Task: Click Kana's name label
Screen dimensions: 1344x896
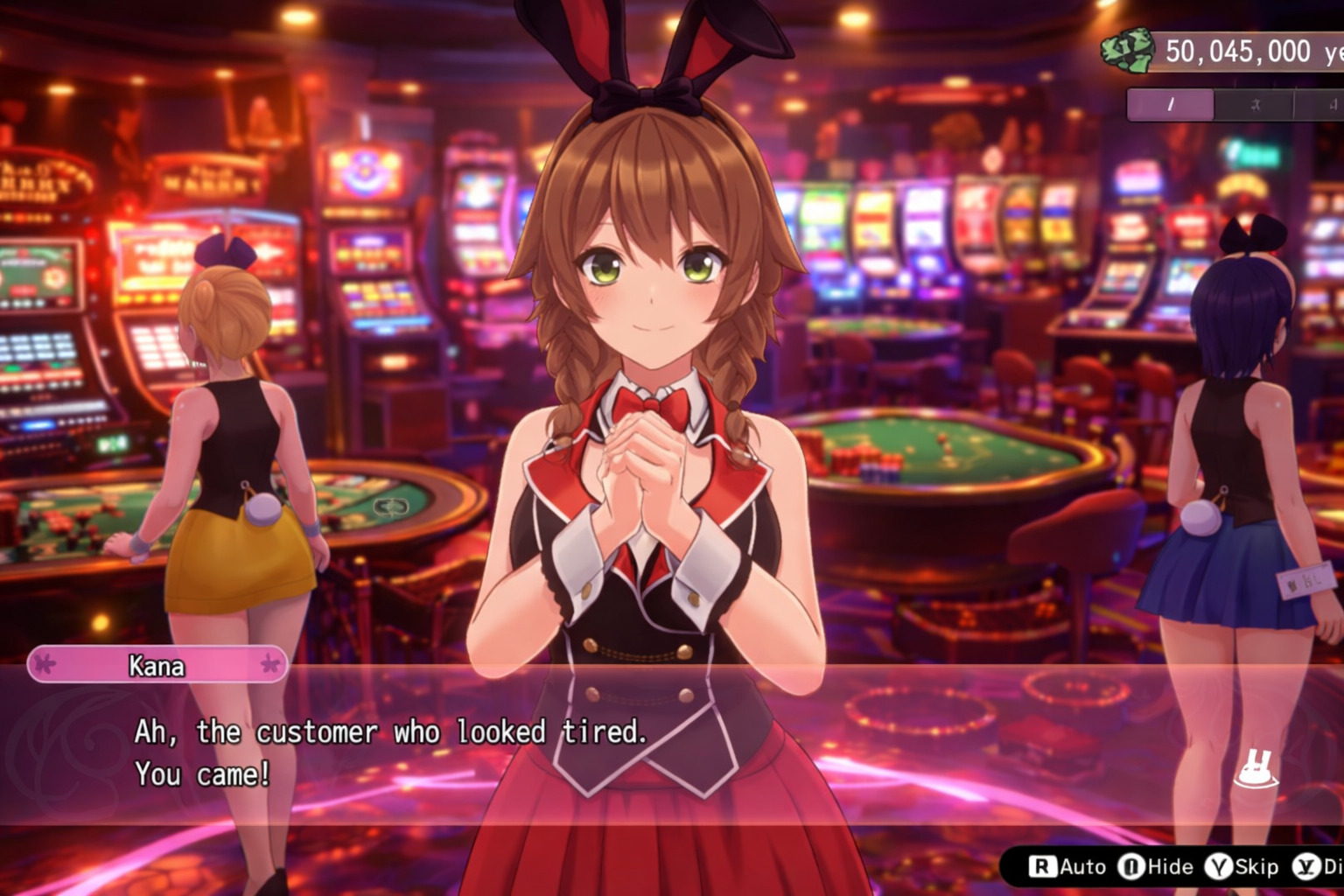Action: coord(156,666)
